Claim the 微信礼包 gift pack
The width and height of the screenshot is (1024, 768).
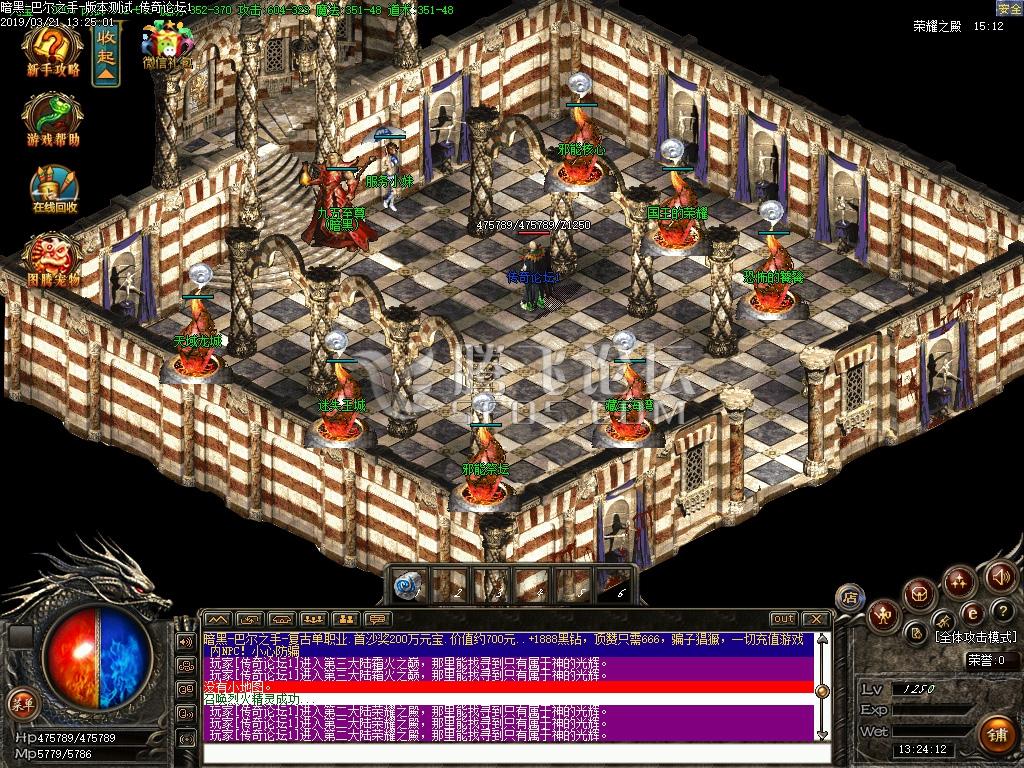[166, 45]
